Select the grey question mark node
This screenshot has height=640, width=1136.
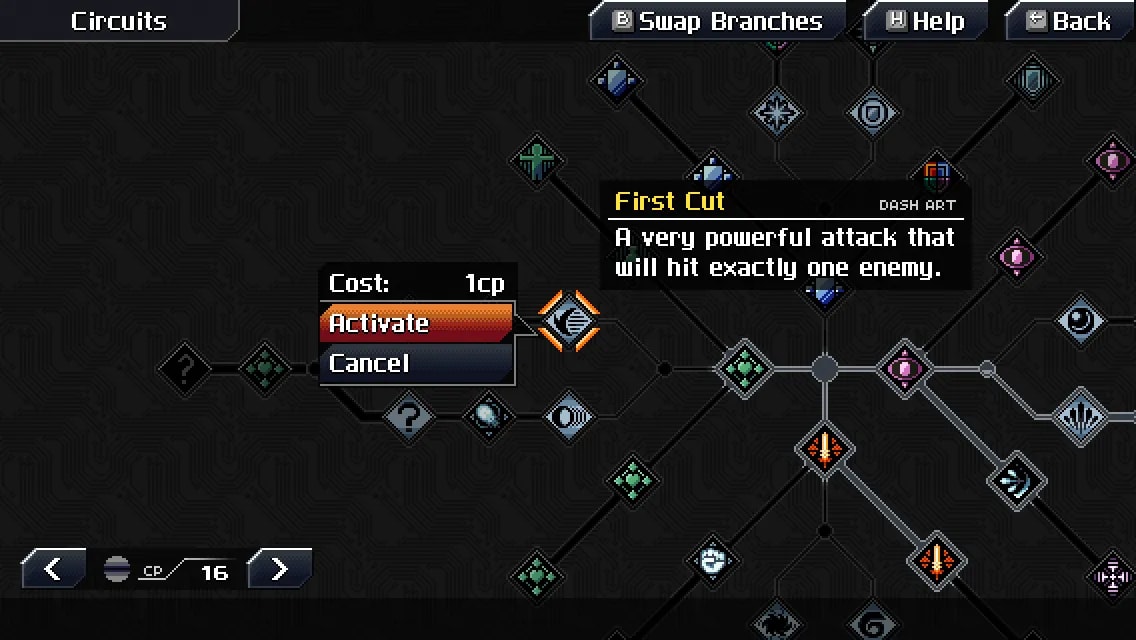(407, 415)
